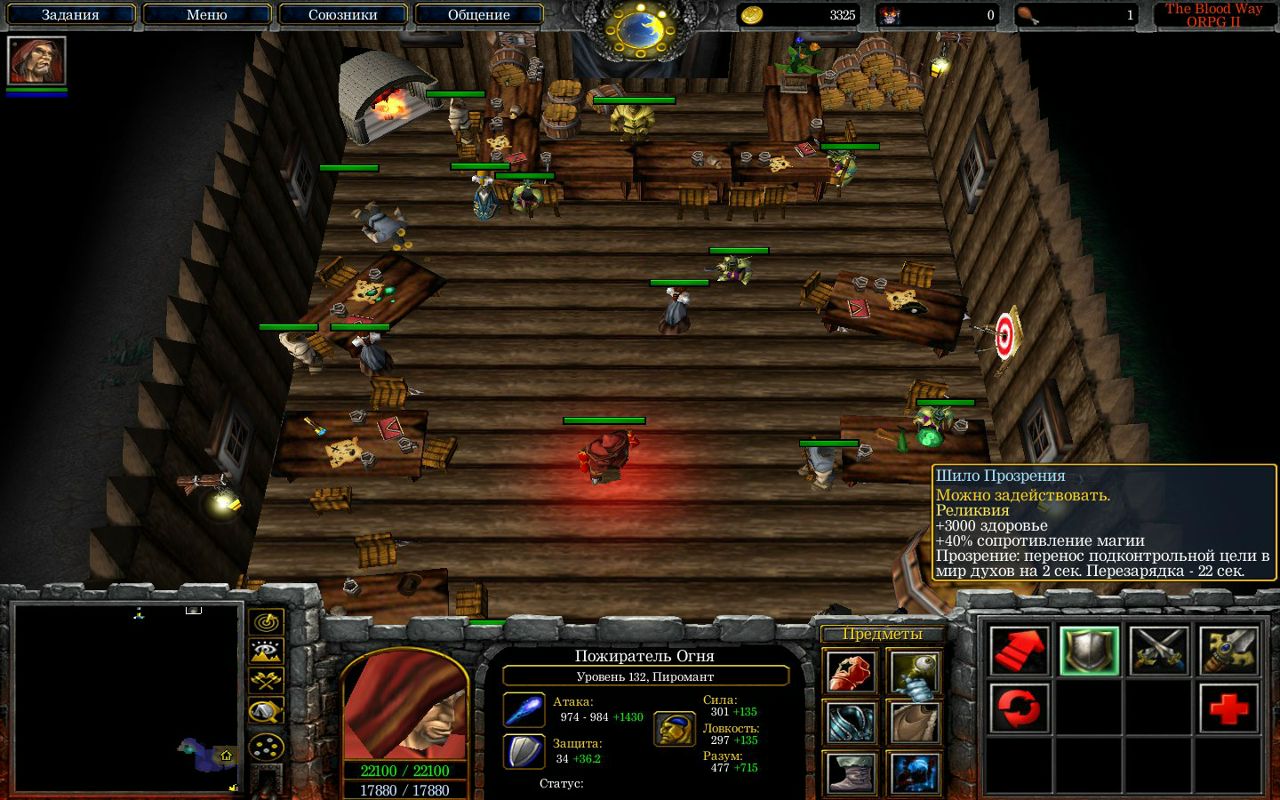Activate the red arrow move command
This screenshot has height=800, width=1280.
tap(1020, 651)
